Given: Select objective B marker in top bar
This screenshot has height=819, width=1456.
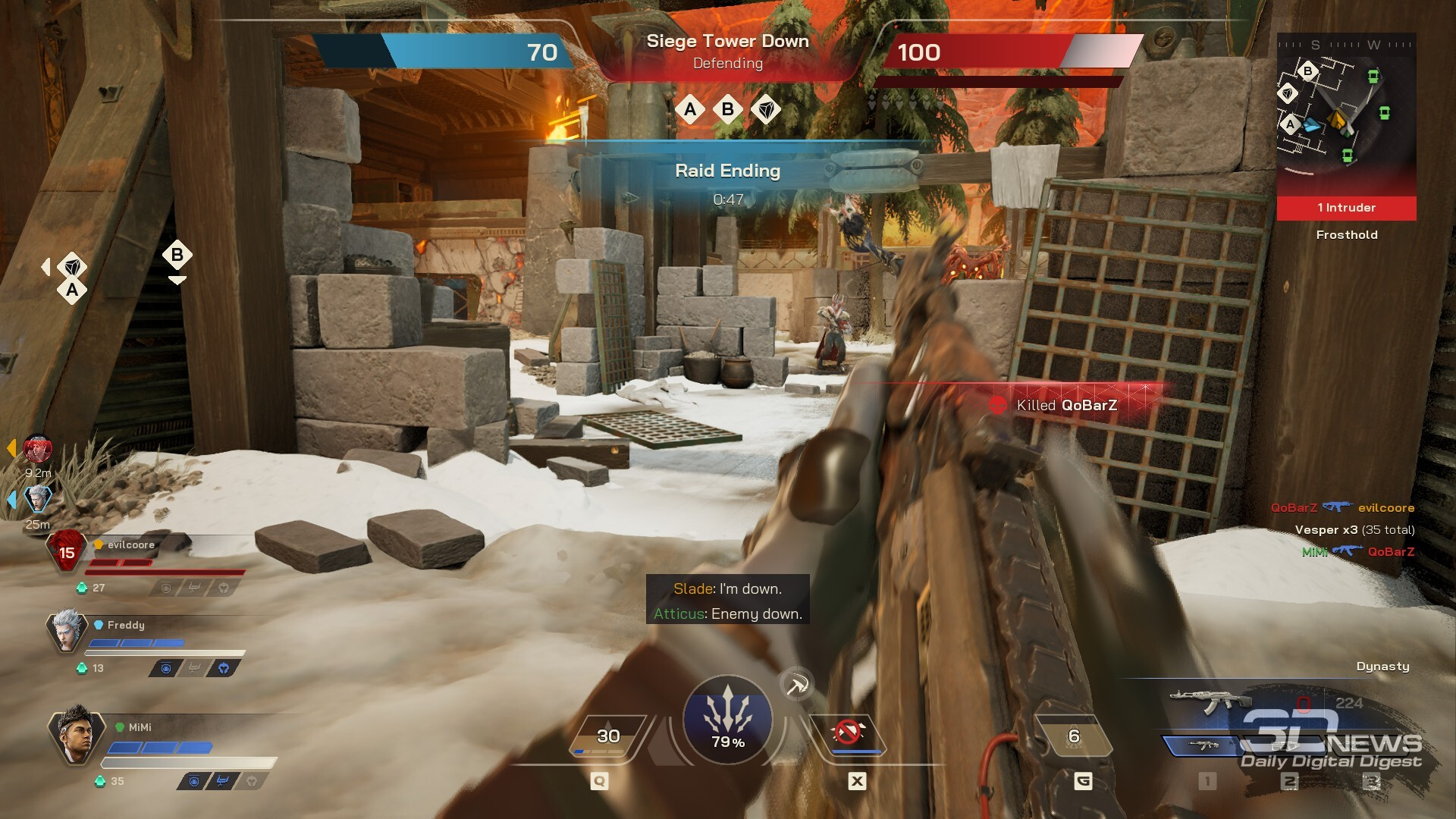Looking at the screenshot, I should pos(728,110).
